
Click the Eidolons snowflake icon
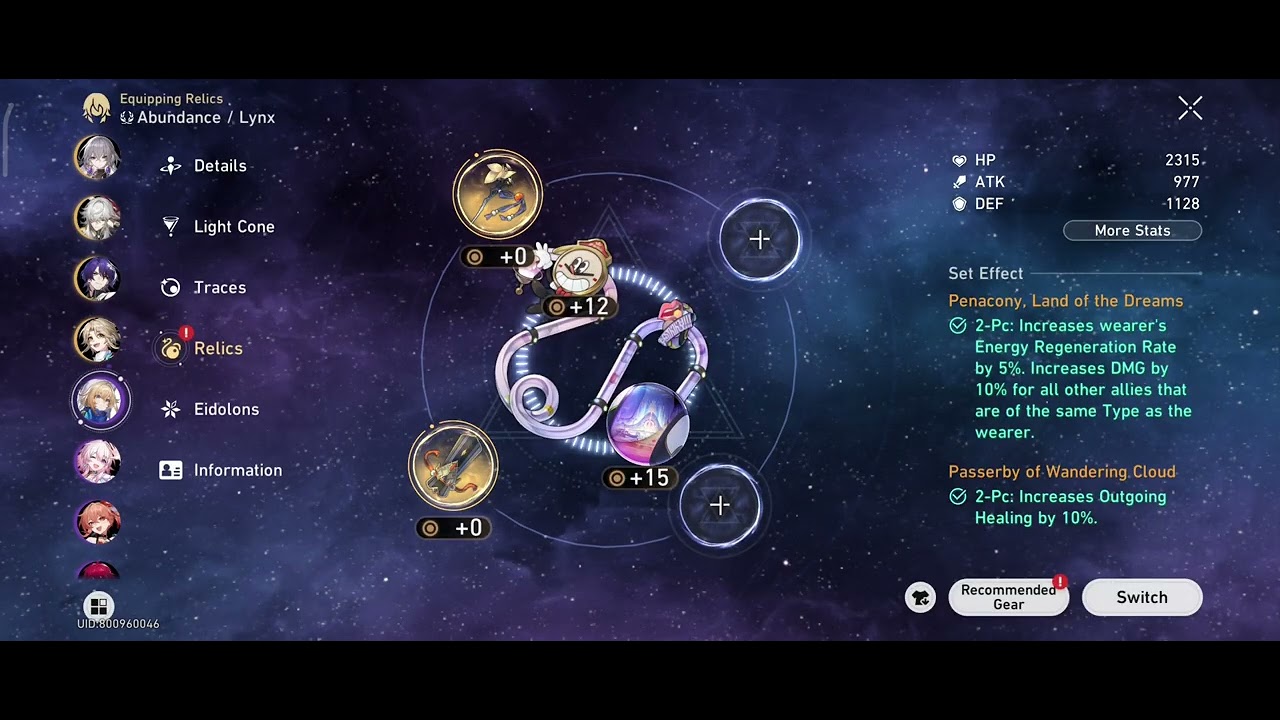[x=170, y=409]
